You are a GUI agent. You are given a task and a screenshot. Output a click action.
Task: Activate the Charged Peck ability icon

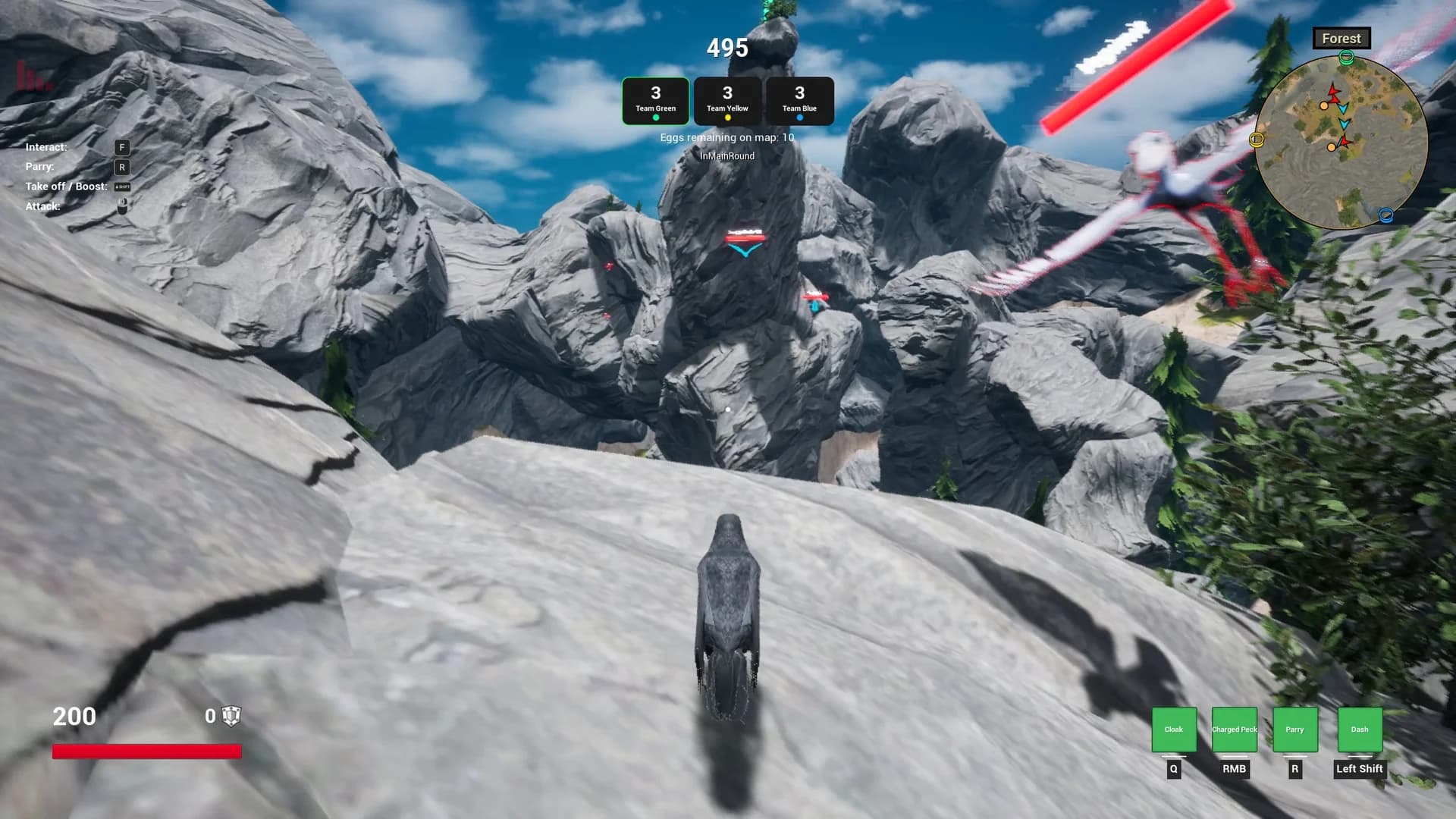tap(1234, 729)
